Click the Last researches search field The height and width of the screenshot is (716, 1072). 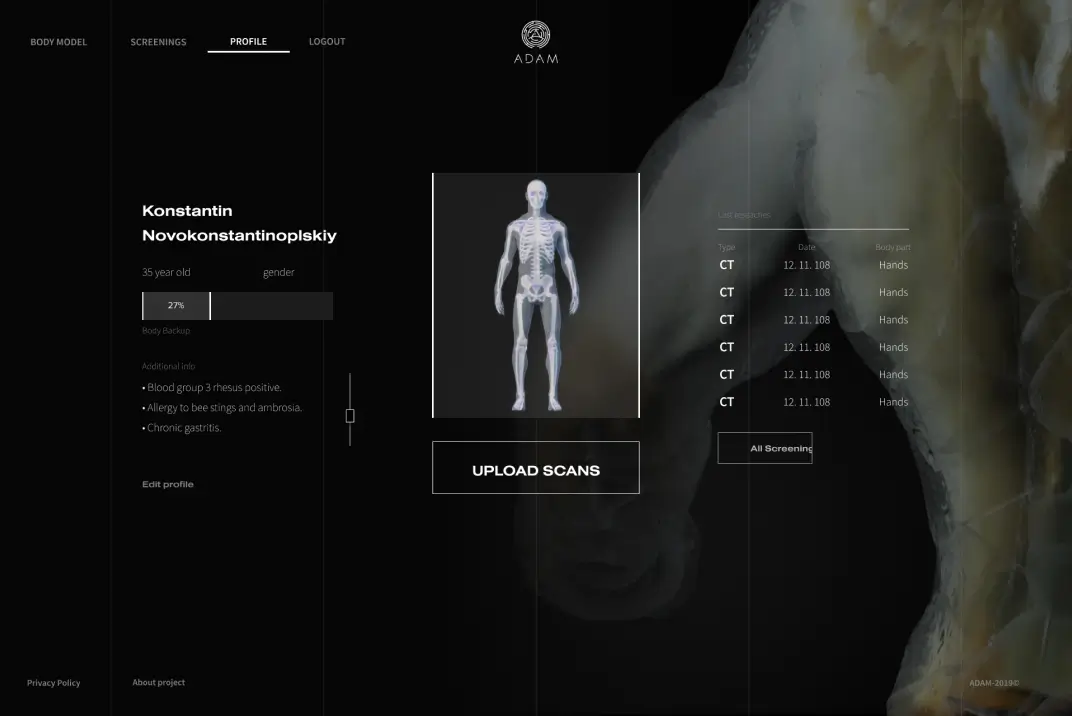click(x=812, y=216)
